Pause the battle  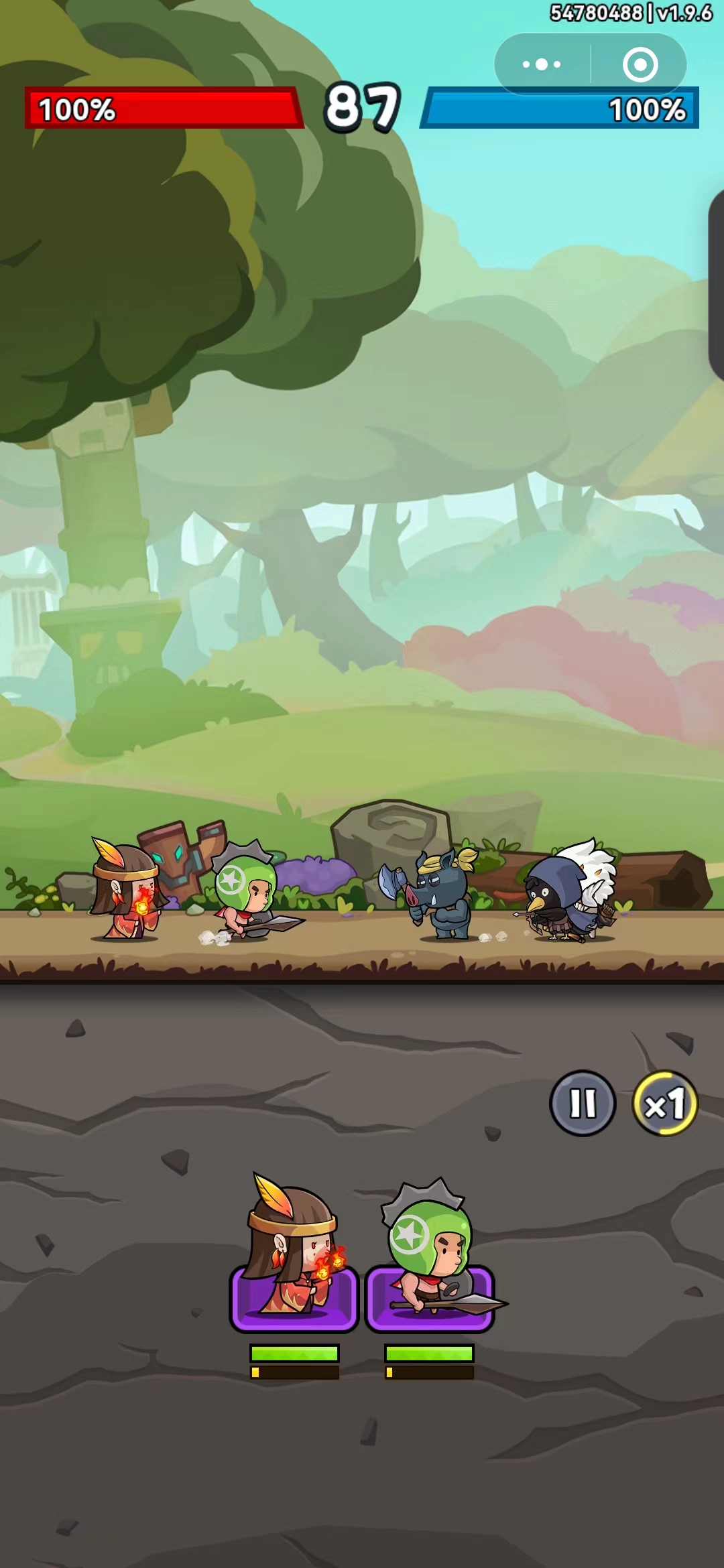[x=583, y=1103]
